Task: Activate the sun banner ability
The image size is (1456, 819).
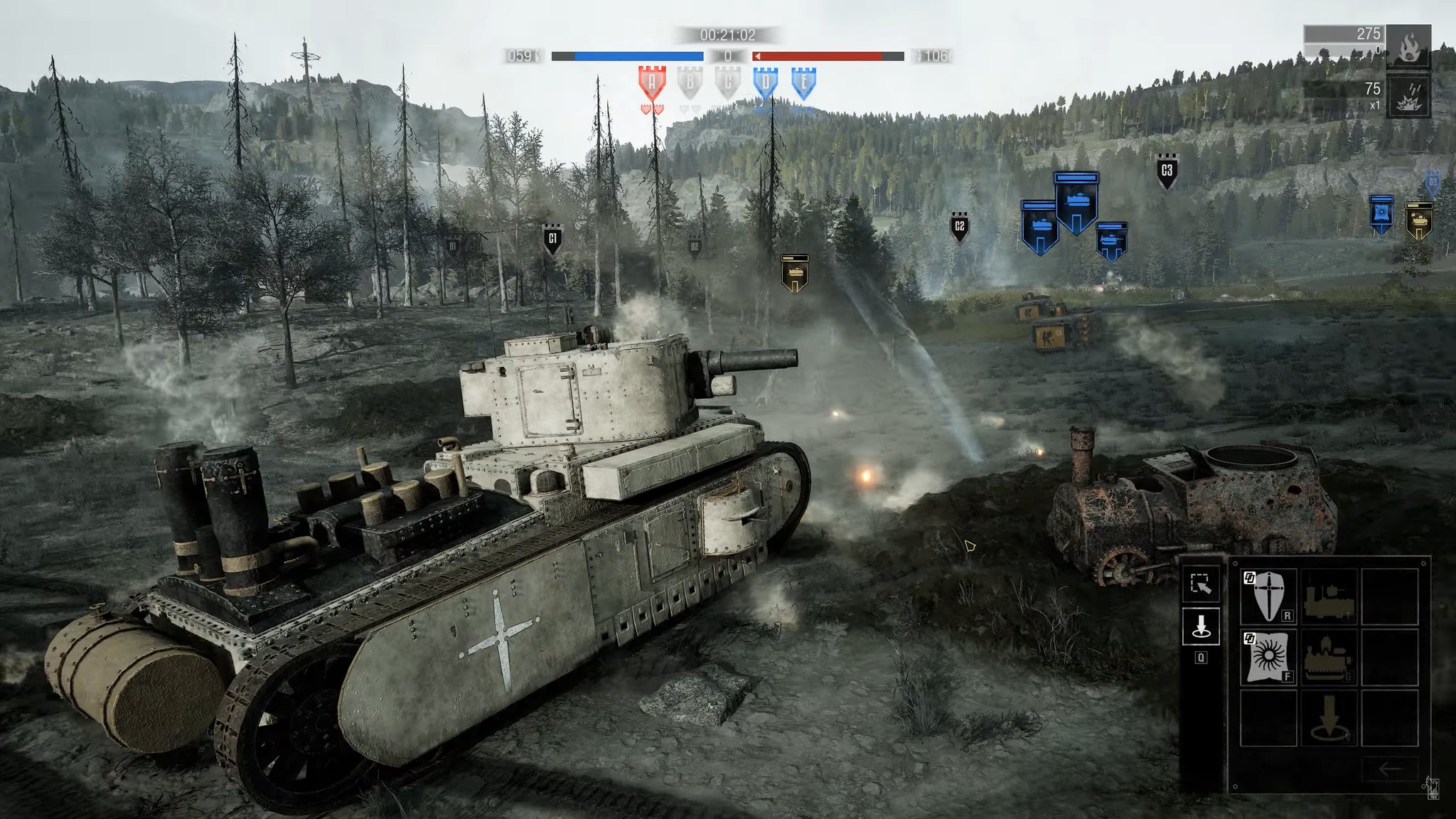Action: point(1268,657)
